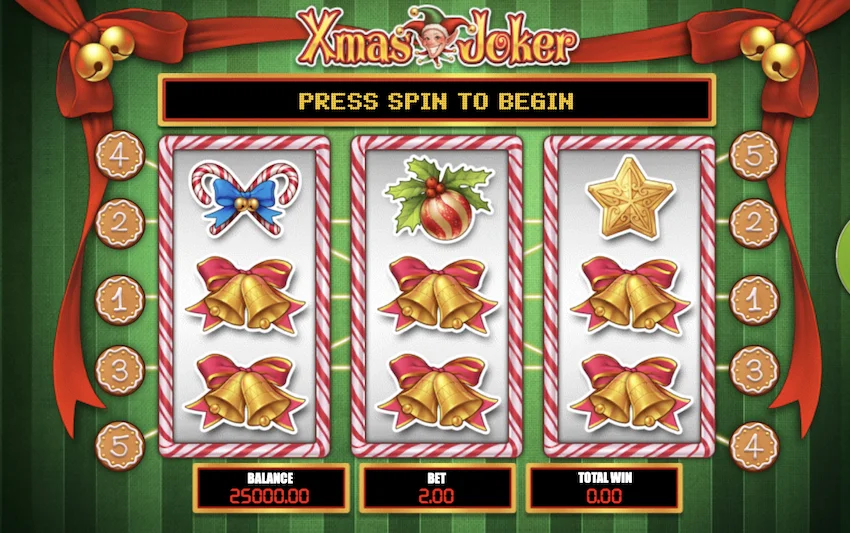Highlight payline 2 cookie left of the reels
The height and width of the screenshot is (533, 850).
[x=119, y=223]
